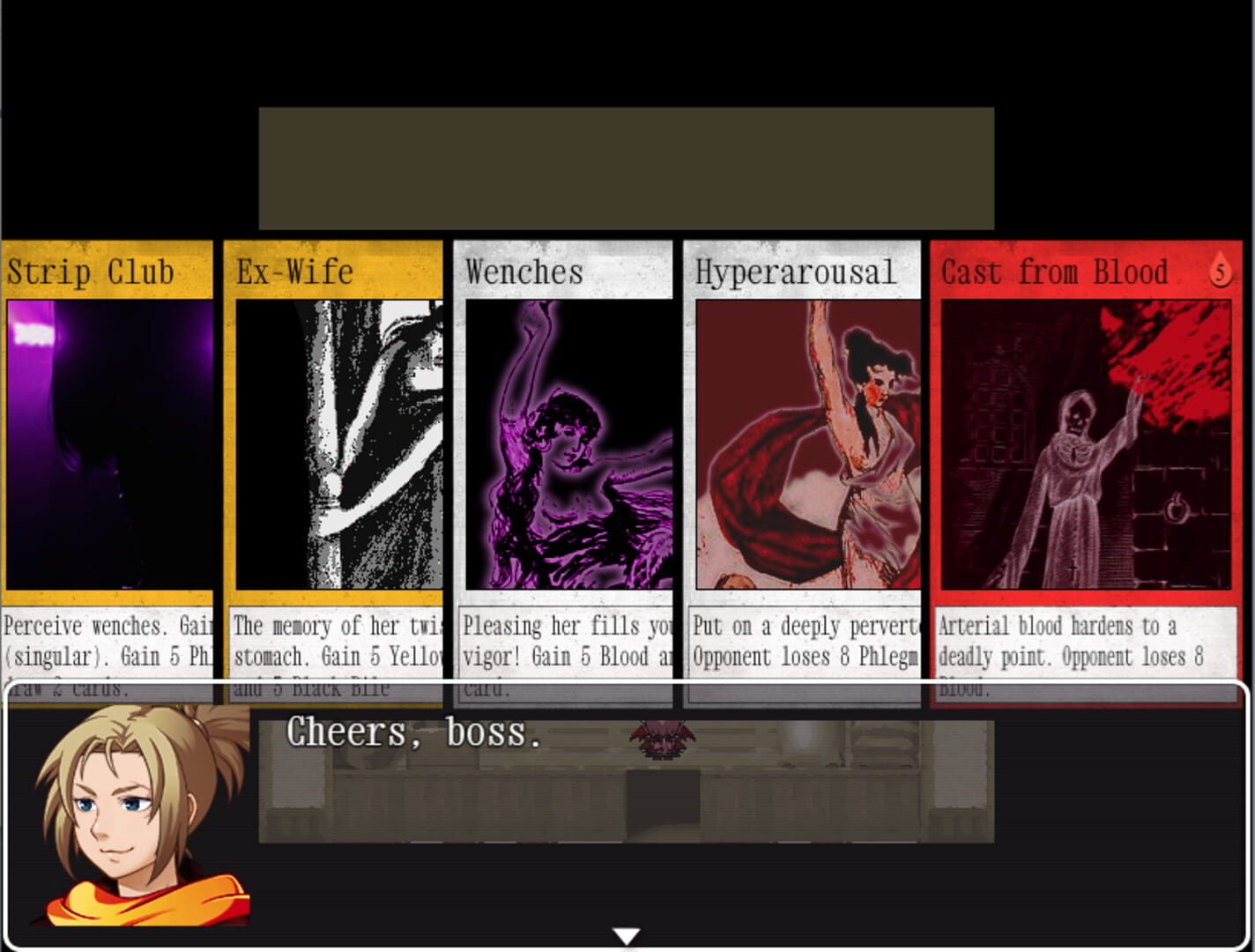The image size is (1255, 952).
Task: Select the Ex-Wife card artwork
Action: point(339,441)
